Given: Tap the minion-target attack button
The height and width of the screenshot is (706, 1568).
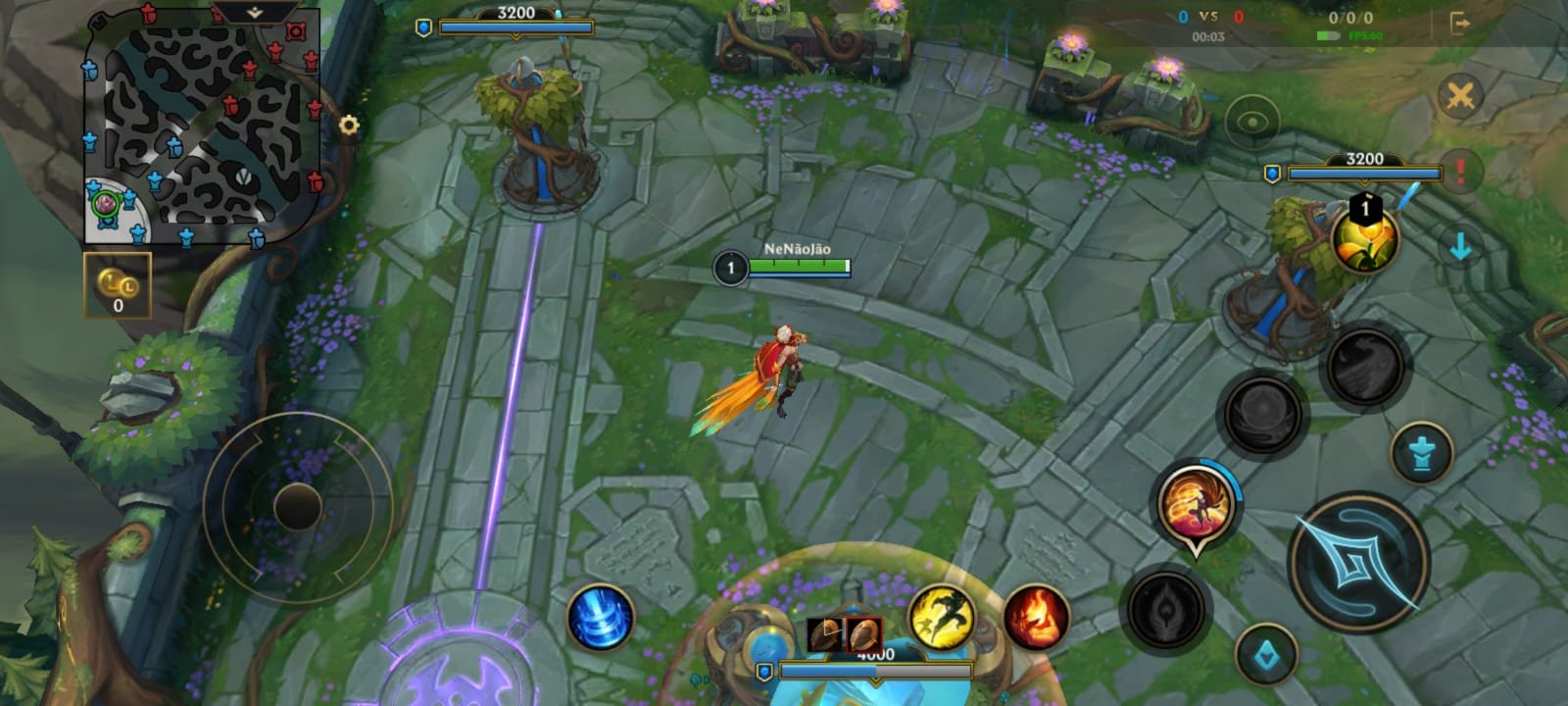Looking at the screenshot, I should tap(1266, 653).
